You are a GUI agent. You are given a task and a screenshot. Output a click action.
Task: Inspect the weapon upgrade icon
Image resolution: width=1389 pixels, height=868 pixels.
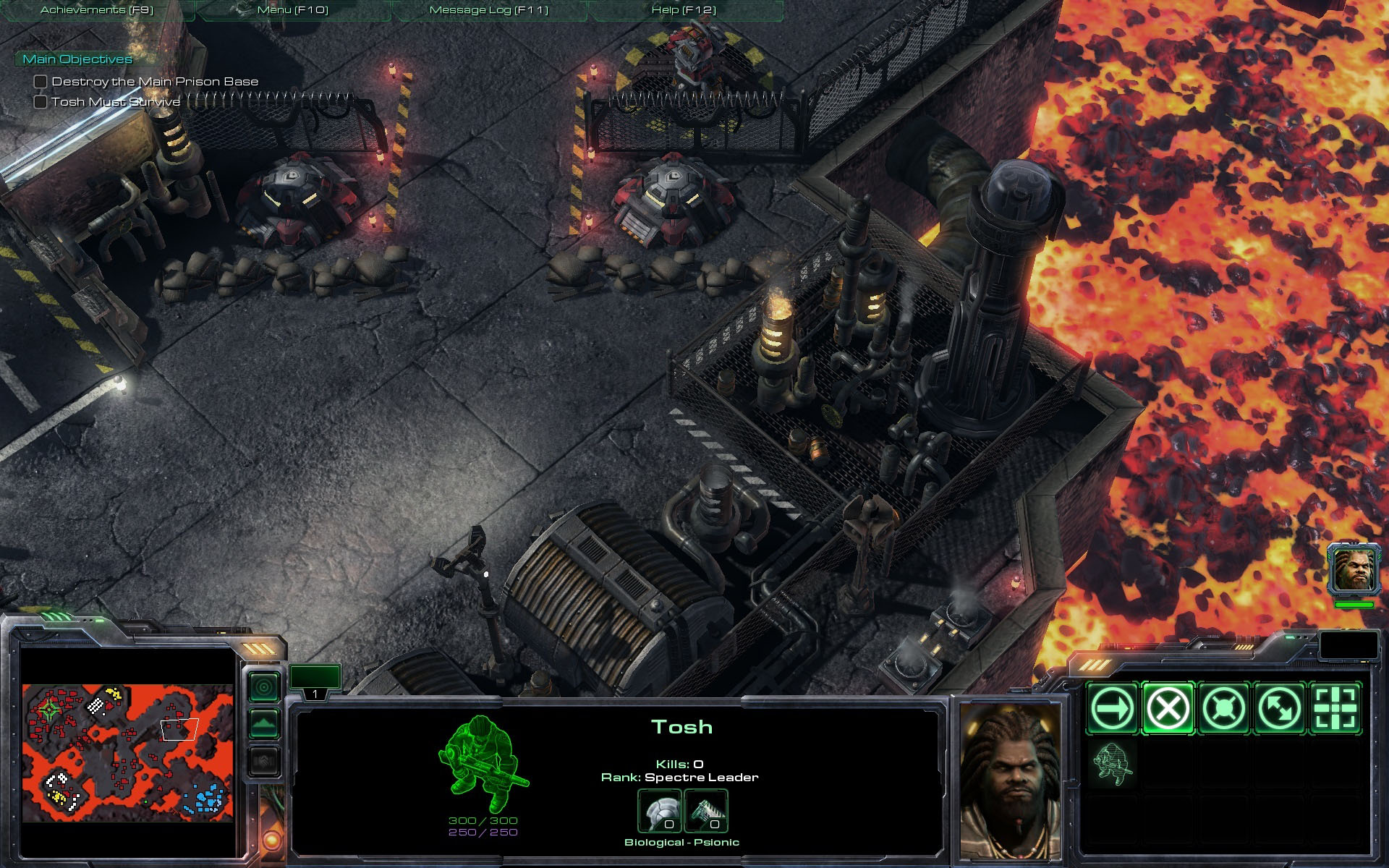click(705, 811)
